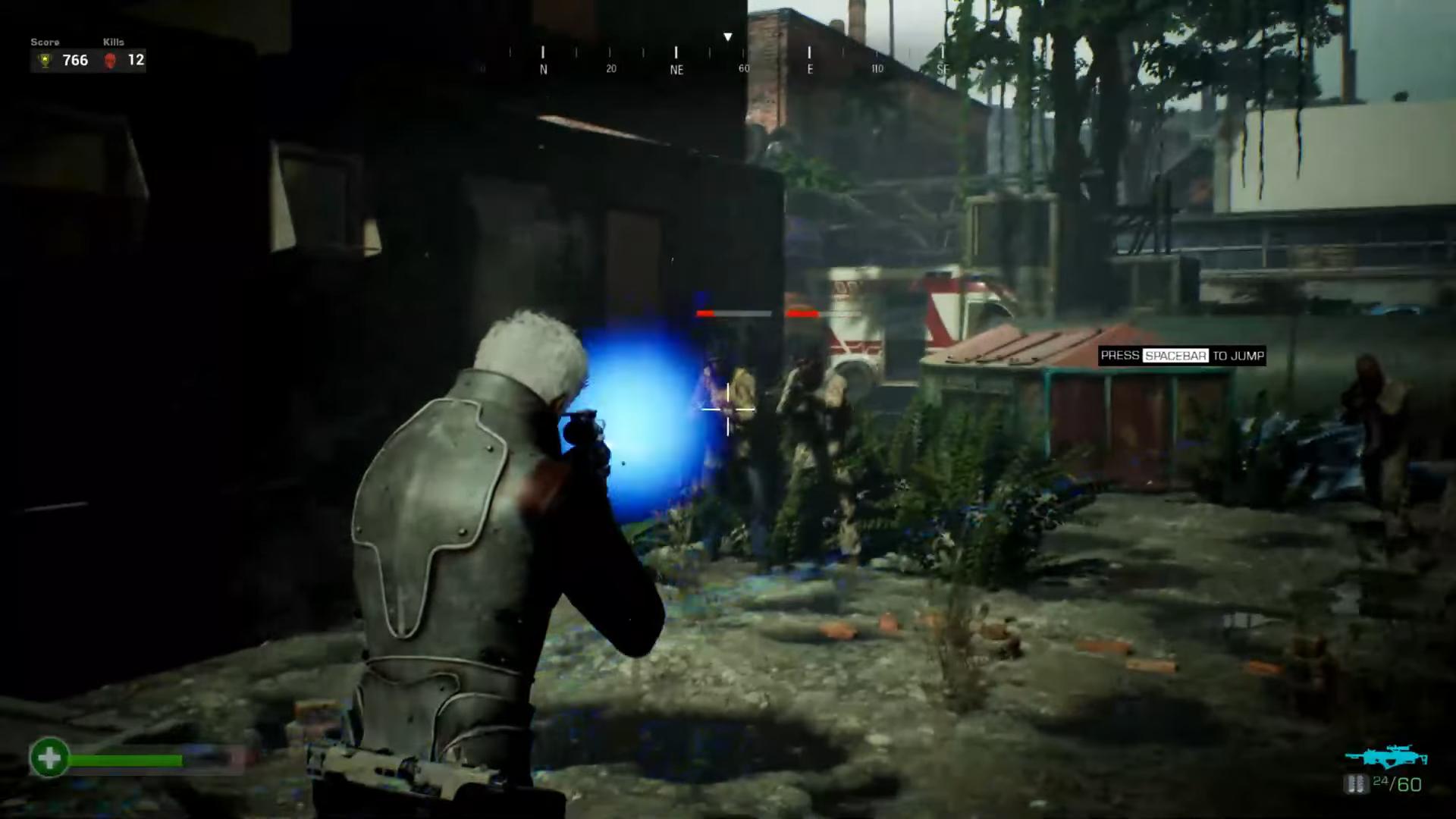Click the green medical cross health icon
The image size is (1456, 819).
tap(49, 758)
